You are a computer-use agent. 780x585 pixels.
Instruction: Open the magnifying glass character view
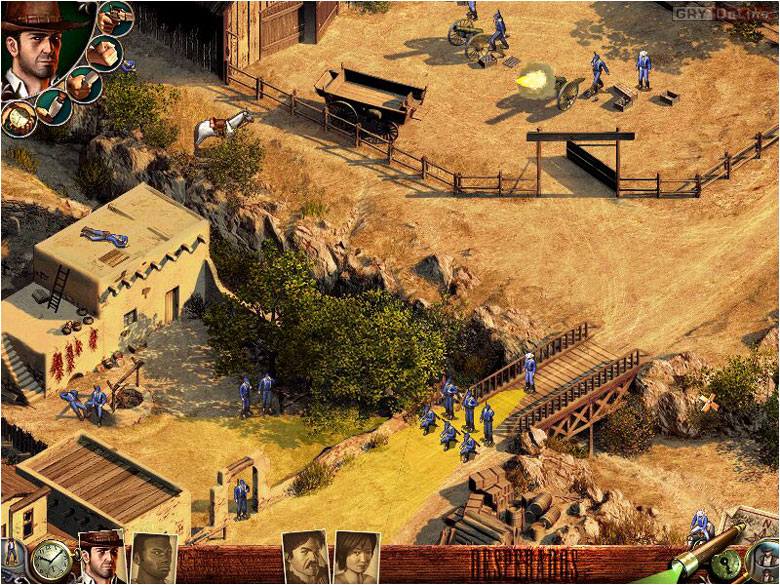coord(765,560)
